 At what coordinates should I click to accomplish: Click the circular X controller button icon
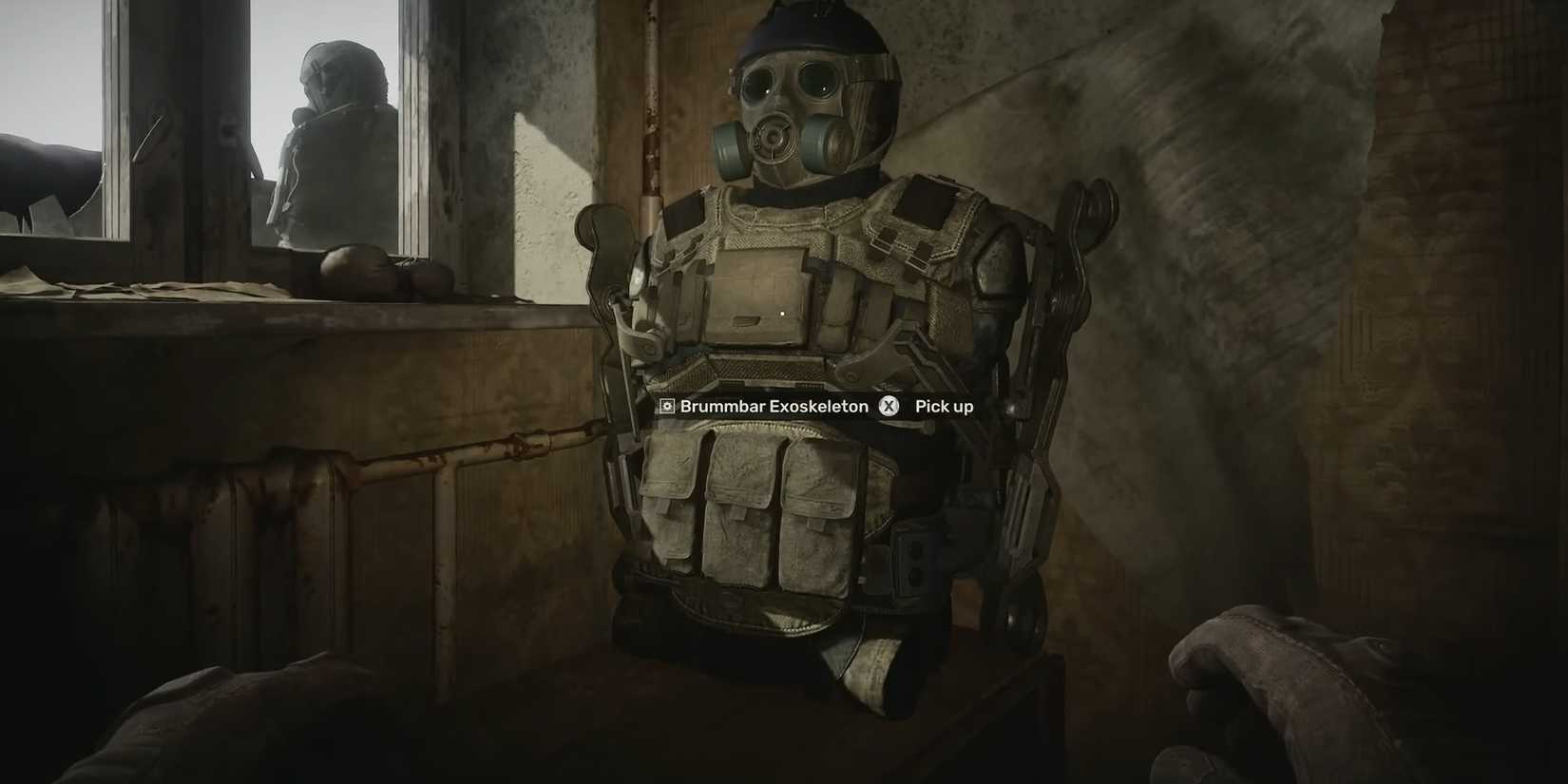[889, 406]
